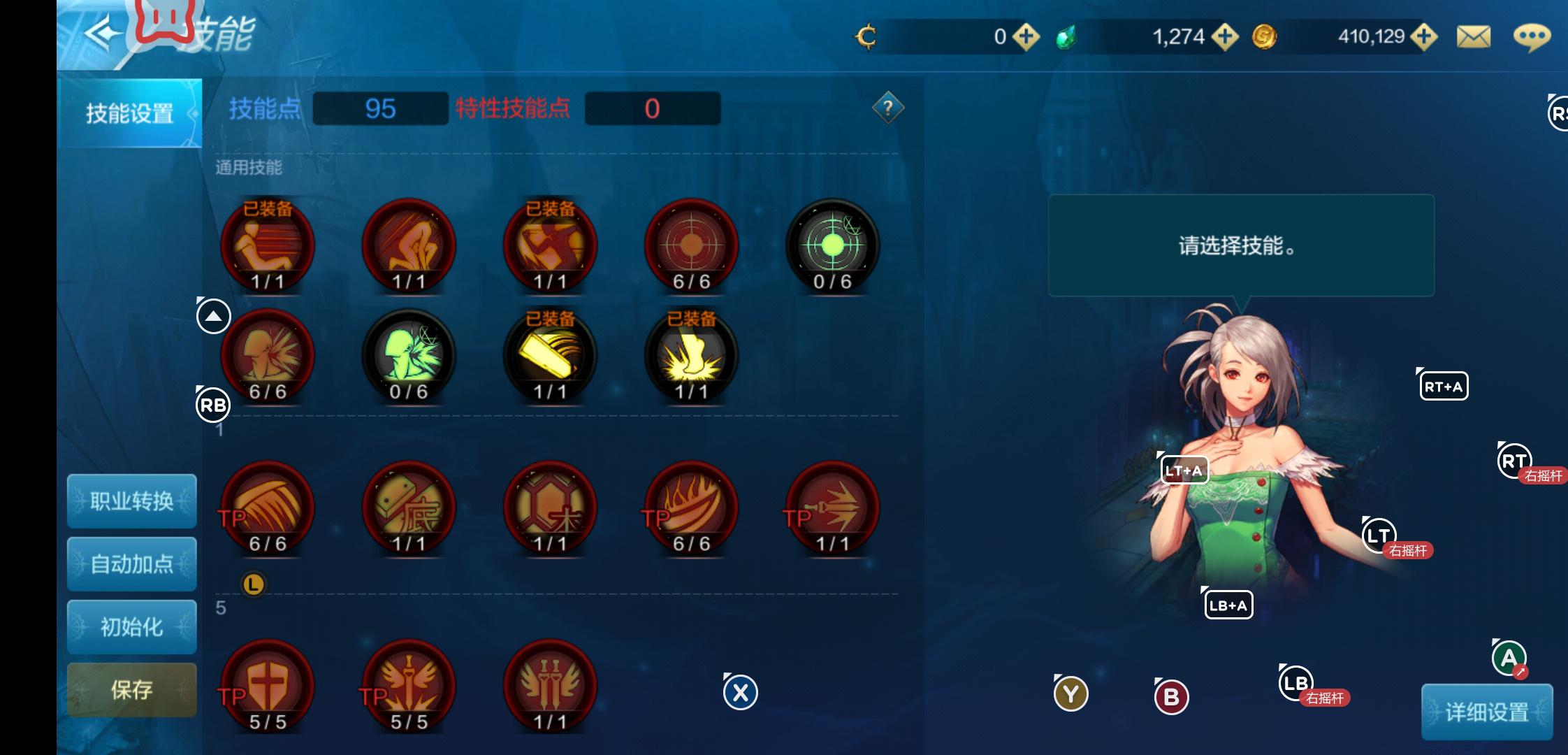
Task: Click the question mark help icon
Action: [x=887, y=106]
